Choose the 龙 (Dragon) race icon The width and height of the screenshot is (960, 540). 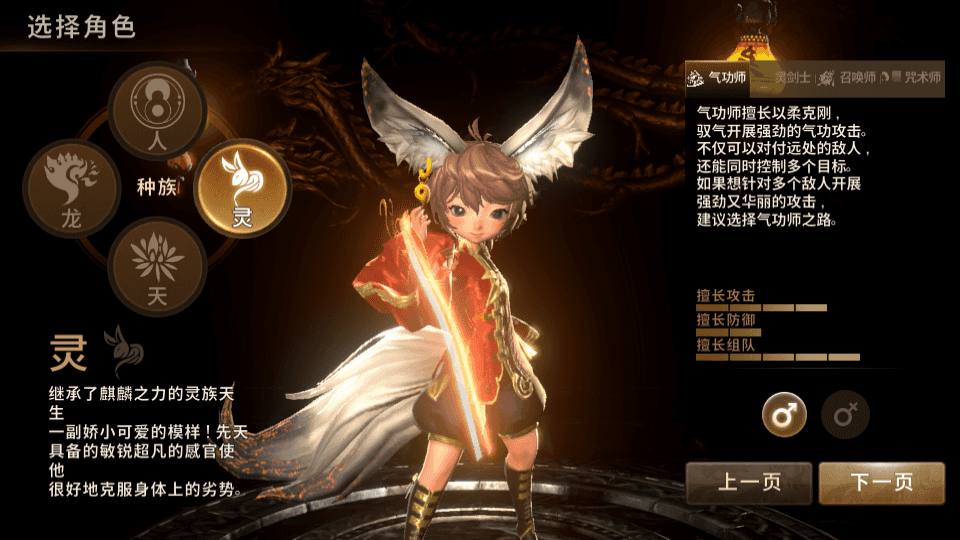click(72, 188)
